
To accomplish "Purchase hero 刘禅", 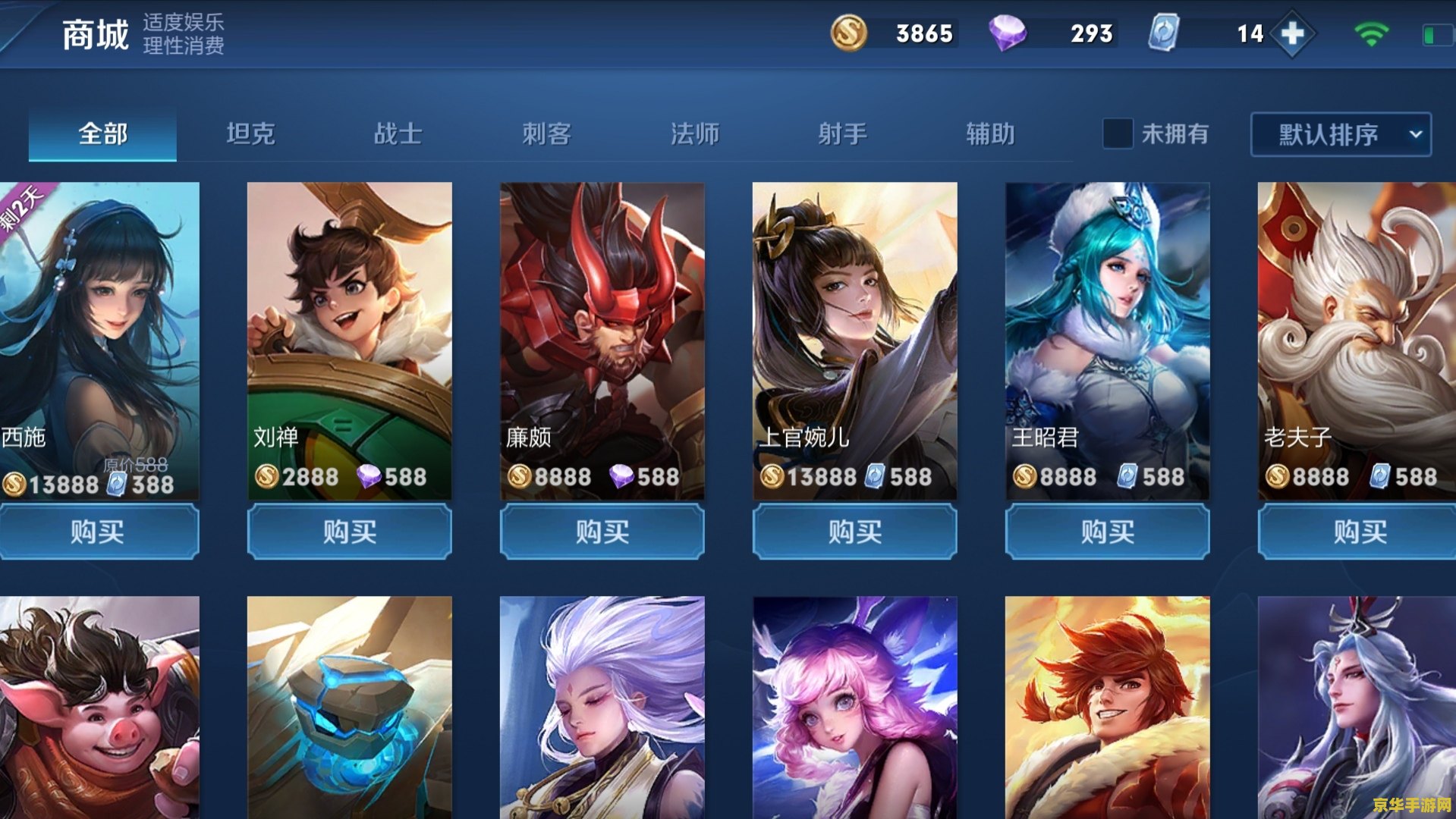I will [x=350, y=532].
